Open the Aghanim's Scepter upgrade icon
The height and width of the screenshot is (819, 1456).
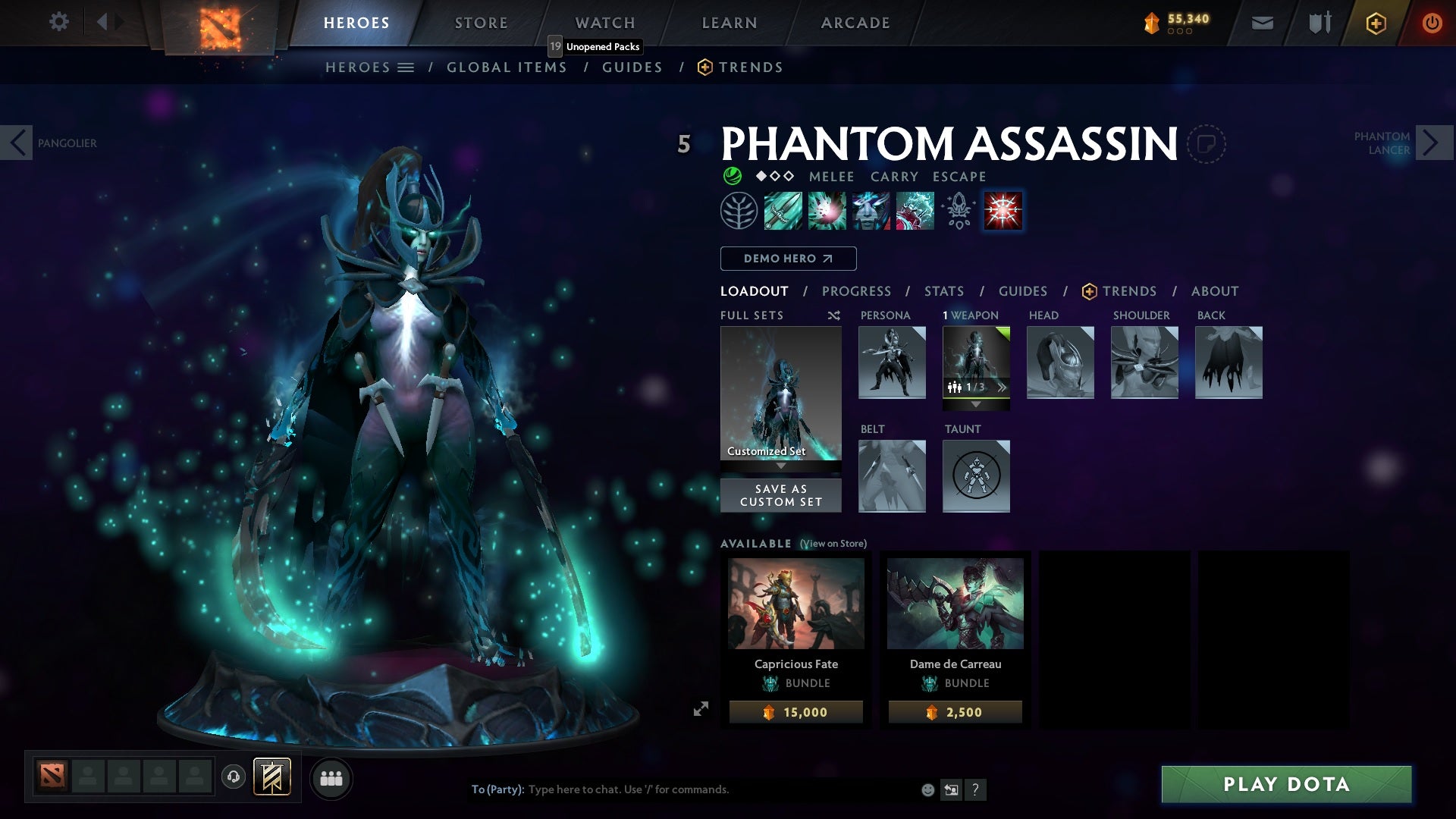click(x=958, y=211)
